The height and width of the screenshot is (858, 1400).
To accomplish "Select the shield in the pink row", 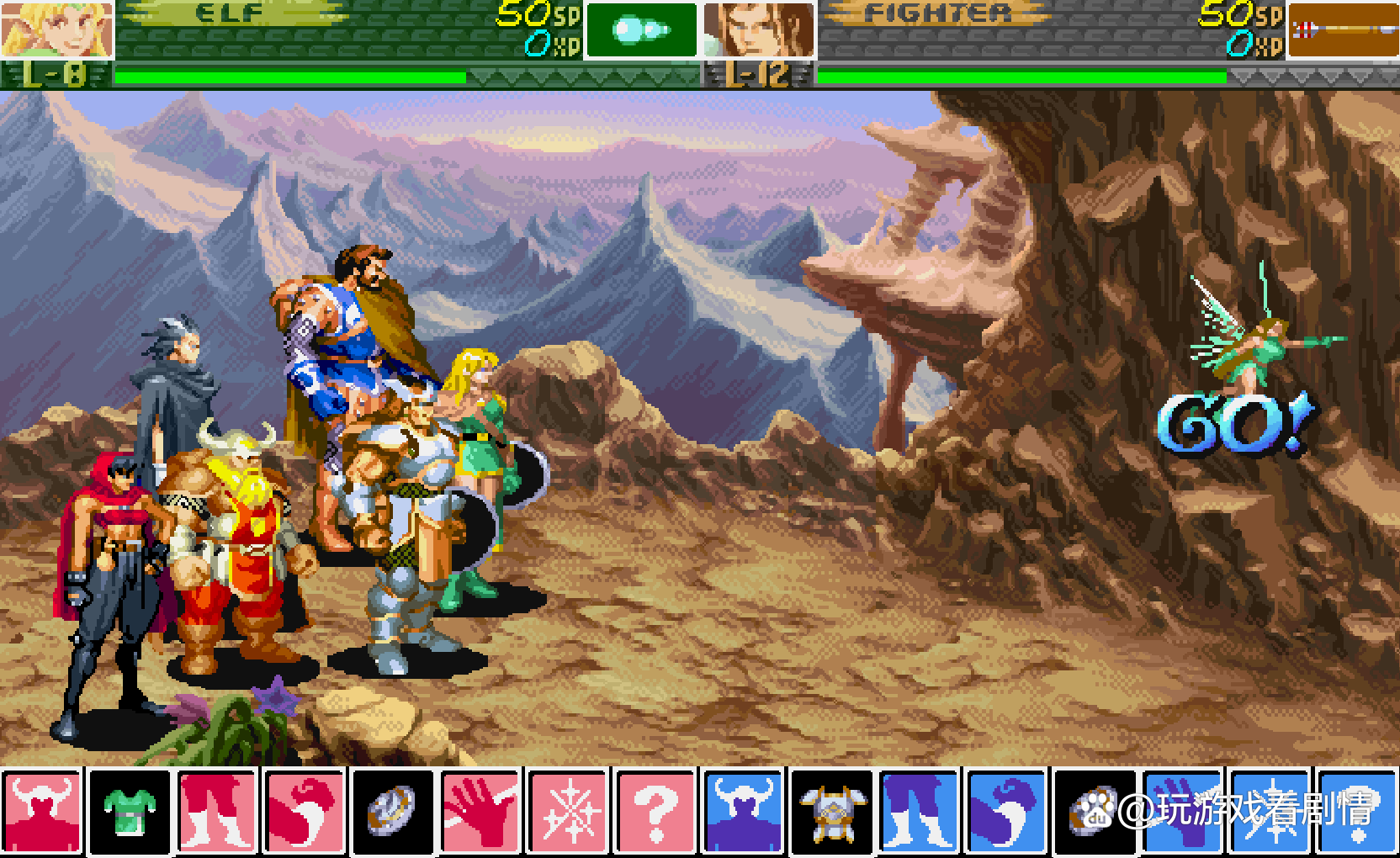I will click(x=392, y=811).
